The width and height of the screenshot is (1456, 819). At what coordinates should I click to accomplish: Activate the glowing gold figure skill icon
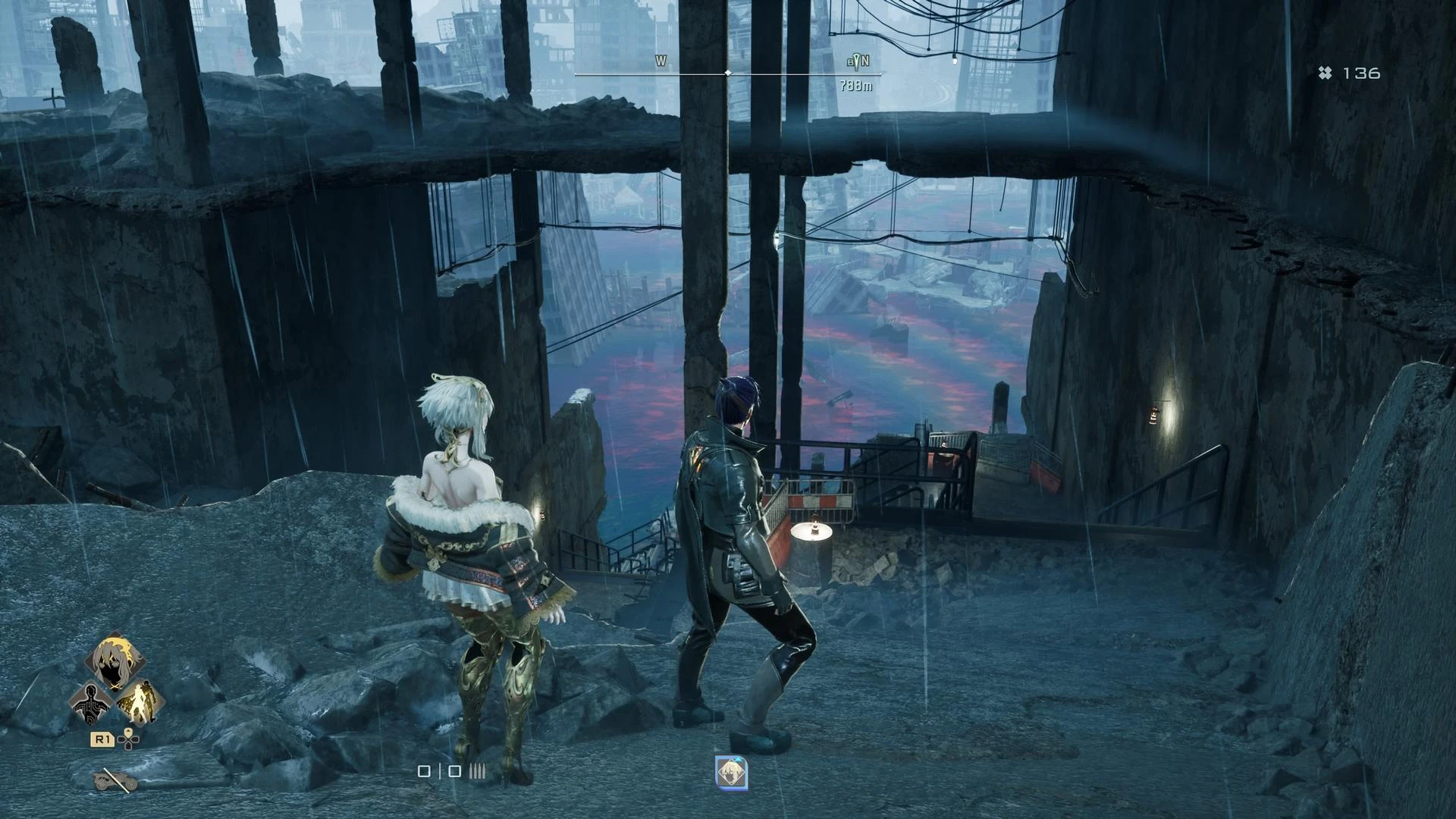pyautogui.click(x=140, y=704)
